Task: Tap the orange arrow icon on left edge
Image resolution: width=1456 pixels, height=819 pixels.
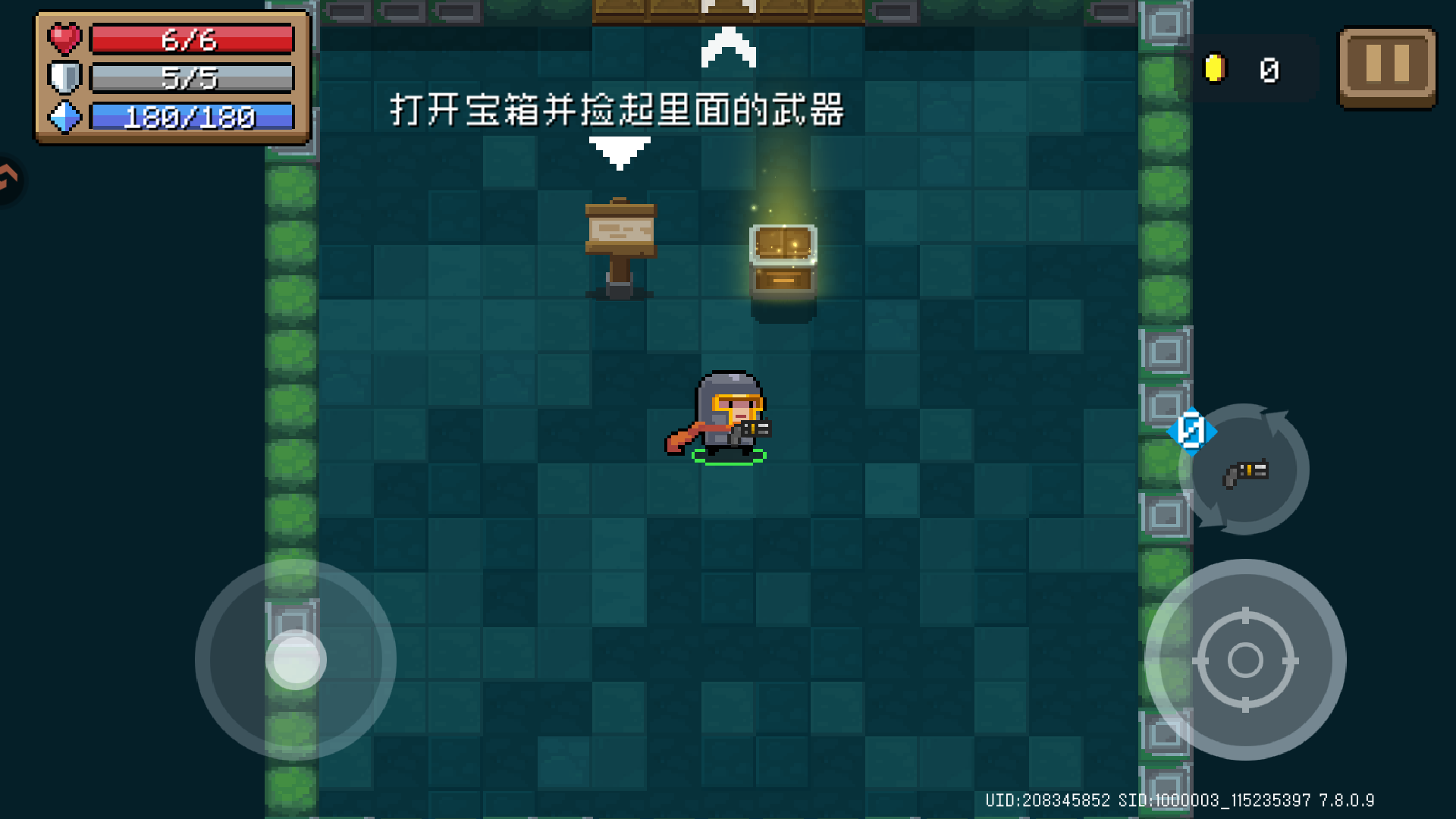Action: [8, 180]
